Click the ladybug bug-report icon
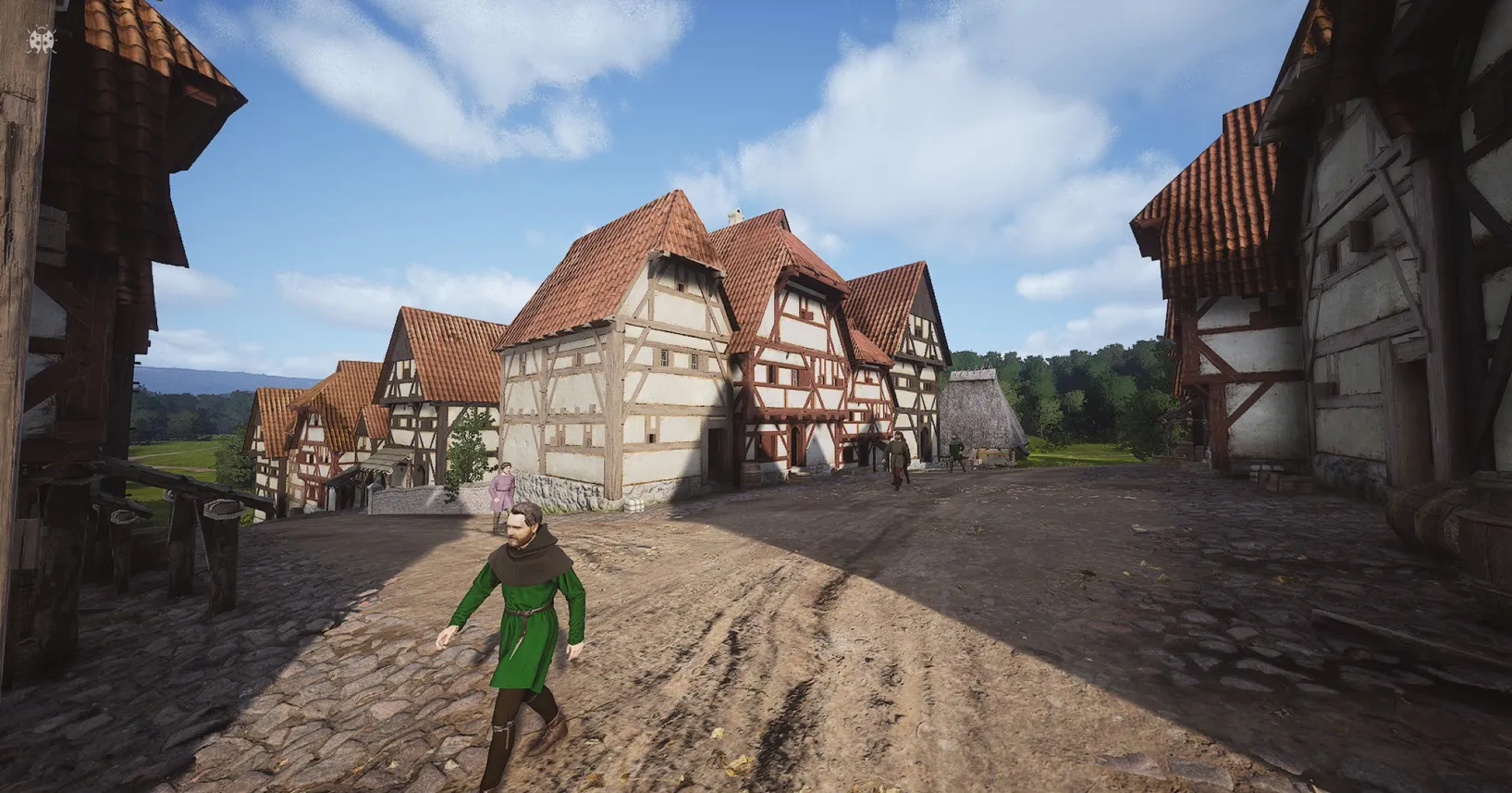This screenshot has width=1512, height=793. pyautogui.click(x=42, y=41)
